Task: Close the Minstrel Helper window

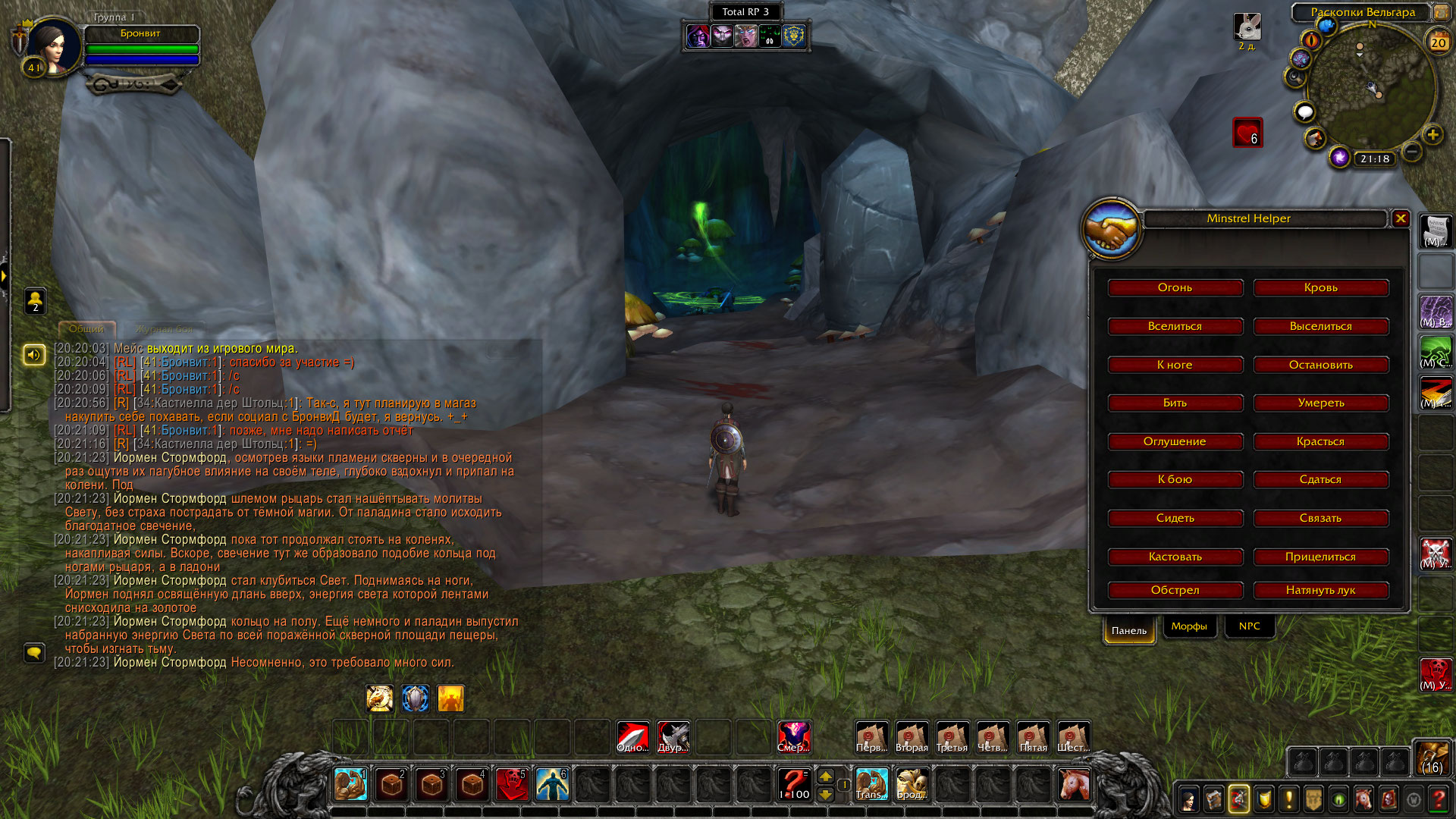Action: 1401,218
